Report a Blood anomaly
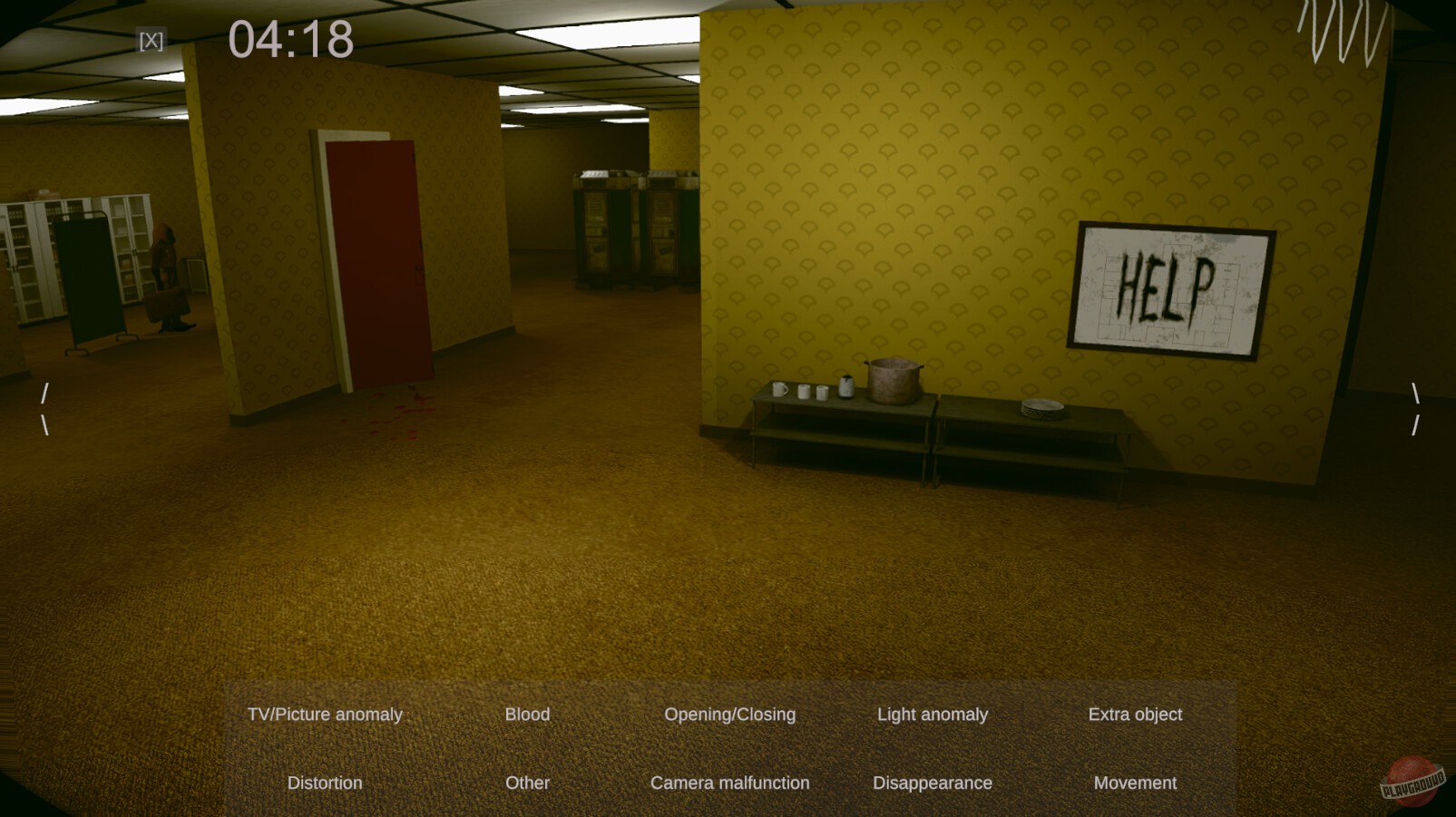 tap(527, 715)
